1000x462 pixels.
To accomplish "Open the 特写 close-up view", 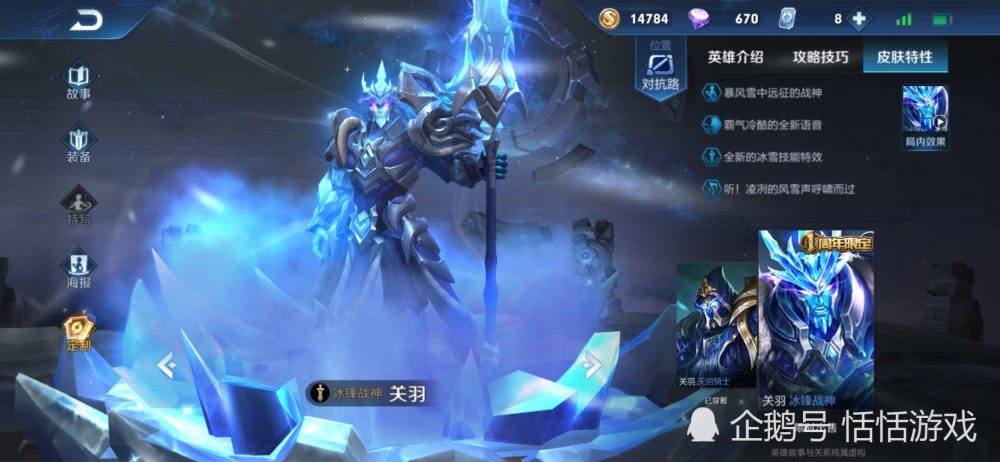I will coord(78,205).
